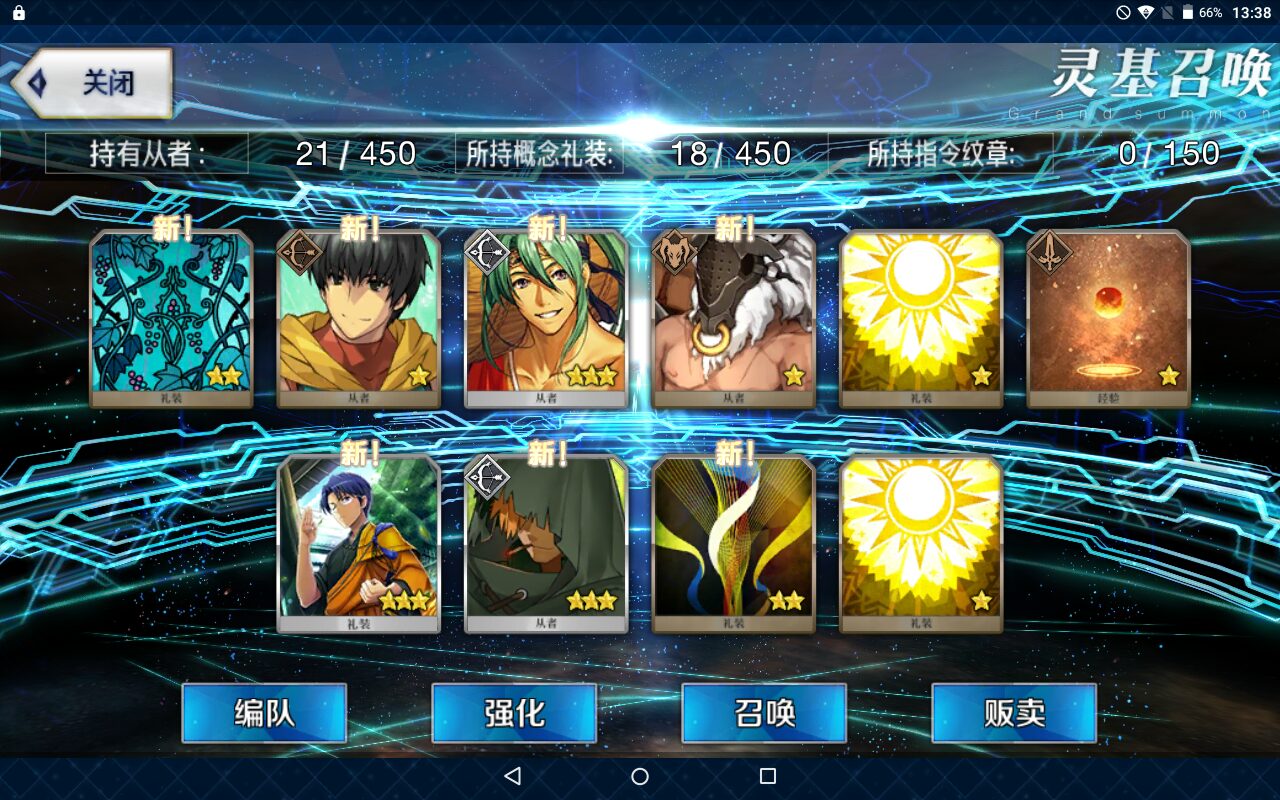This screenshot has width=1280, height=800.
Task: Tap the 召唤 summon button
Action: click(764, 713)
